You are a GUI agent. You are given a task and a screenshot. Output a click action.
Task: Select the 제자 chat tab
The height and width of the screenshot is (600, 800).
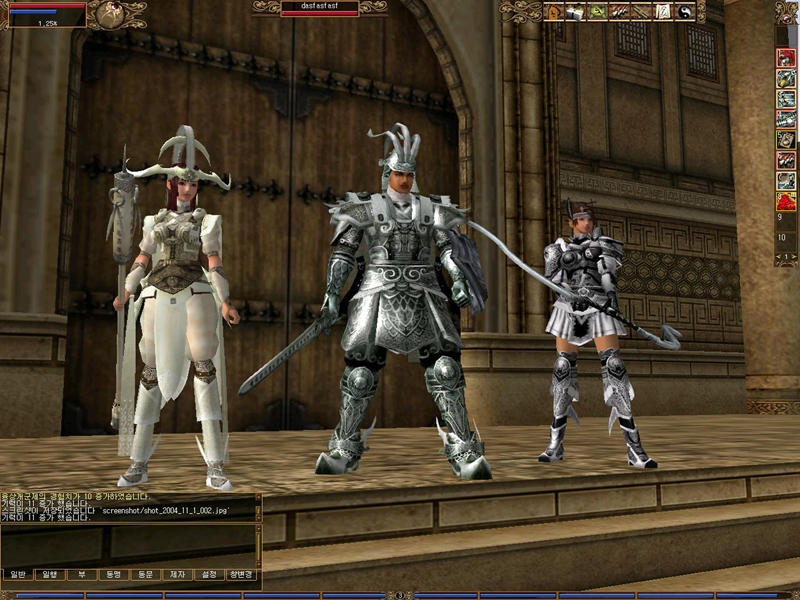coord(177,575)
